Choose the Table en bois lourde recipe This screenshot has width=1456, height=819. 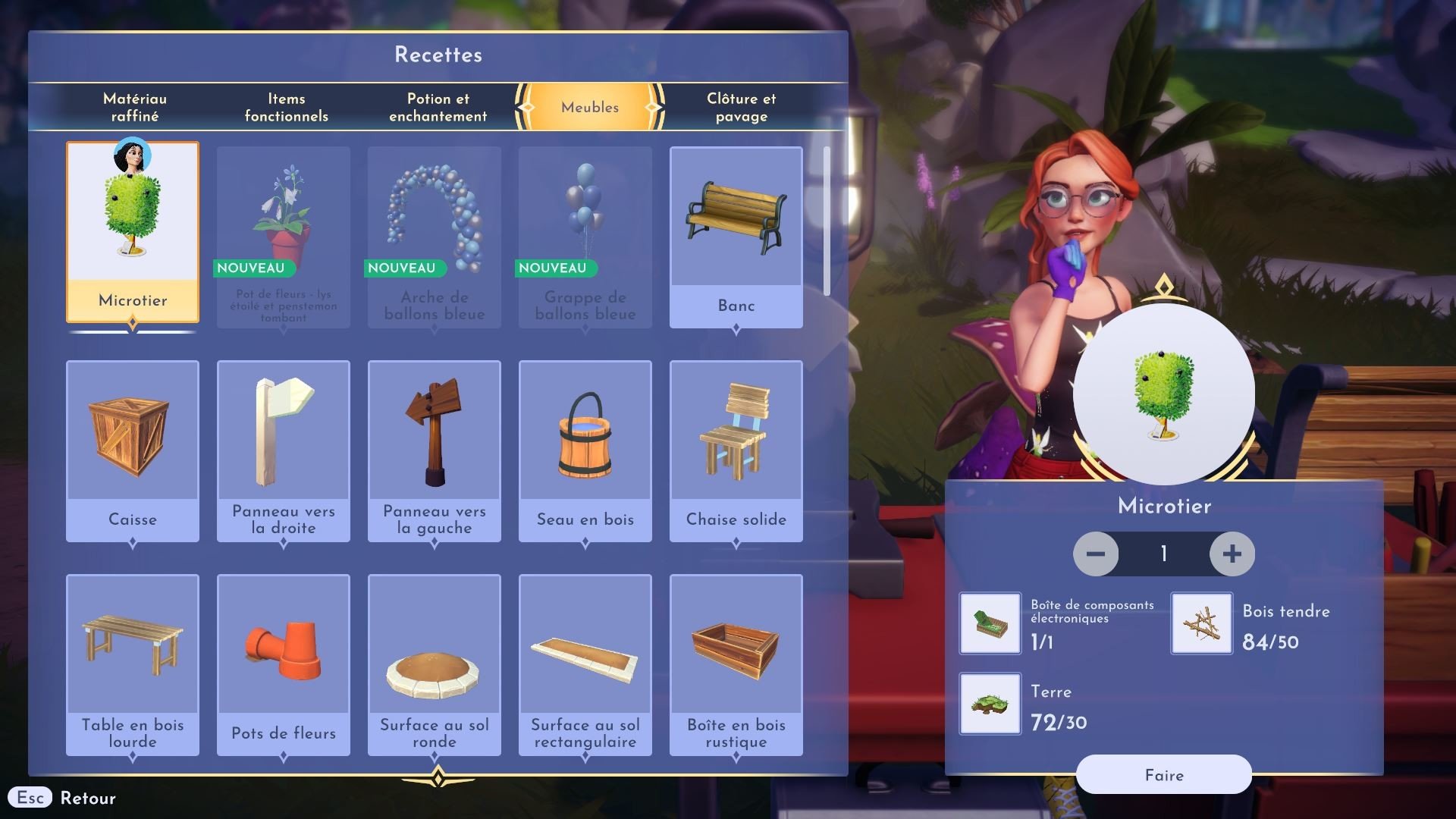coord(133,664)
